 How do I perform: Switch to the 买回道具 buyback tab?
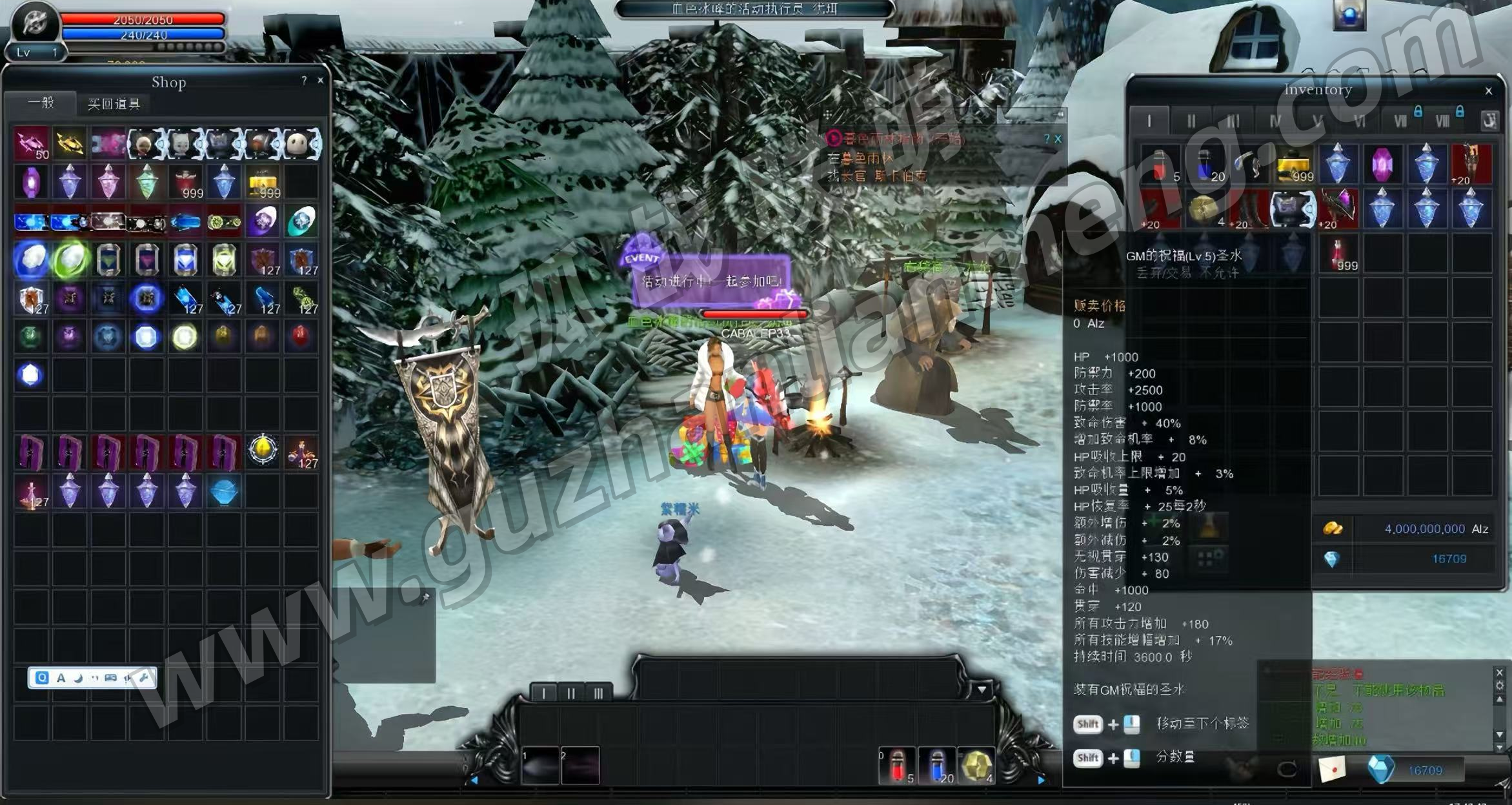[114, 104]
